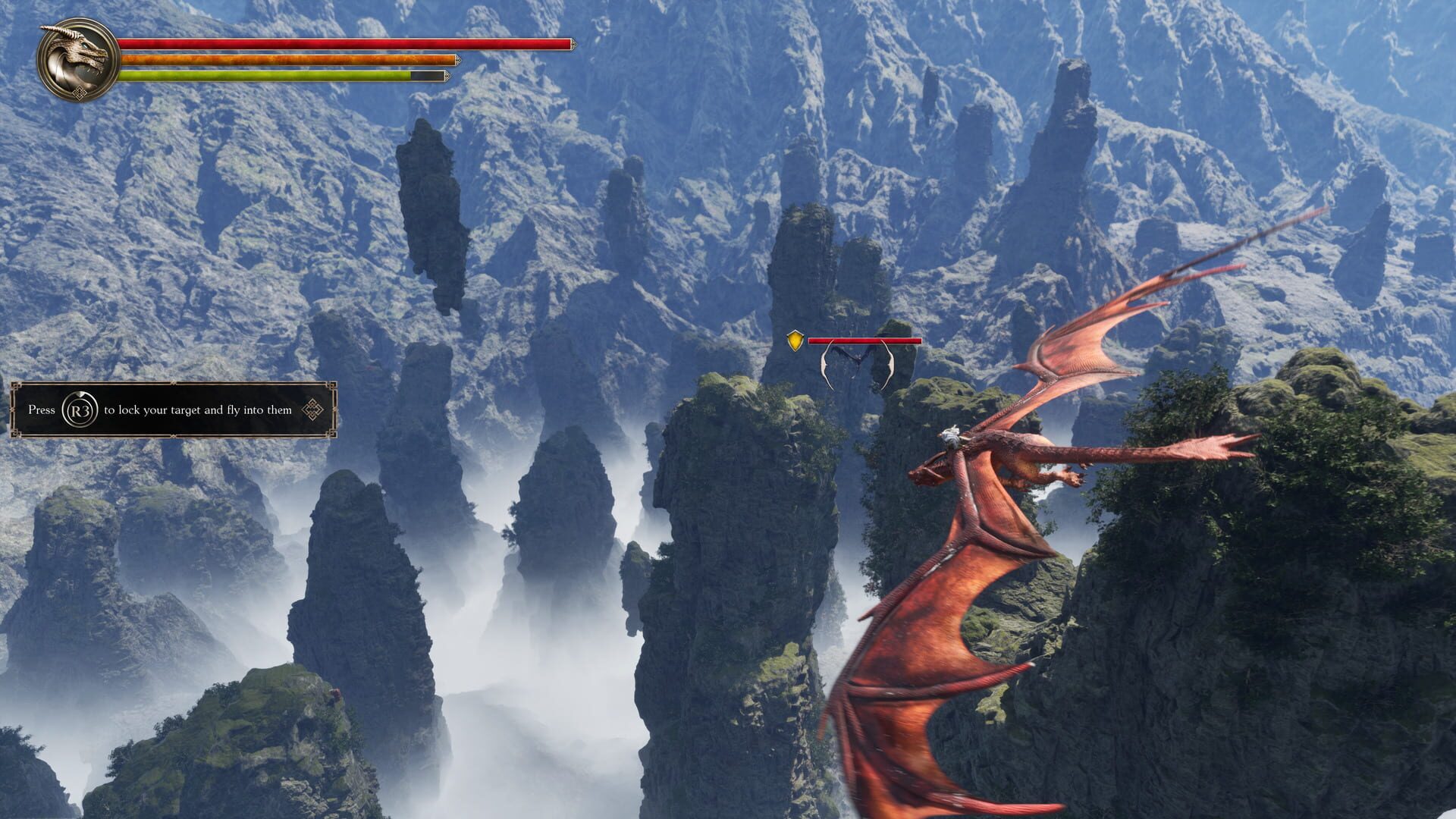
Task: Toggle the tutorial prompt banner visibility
Action: coord(174,409)
